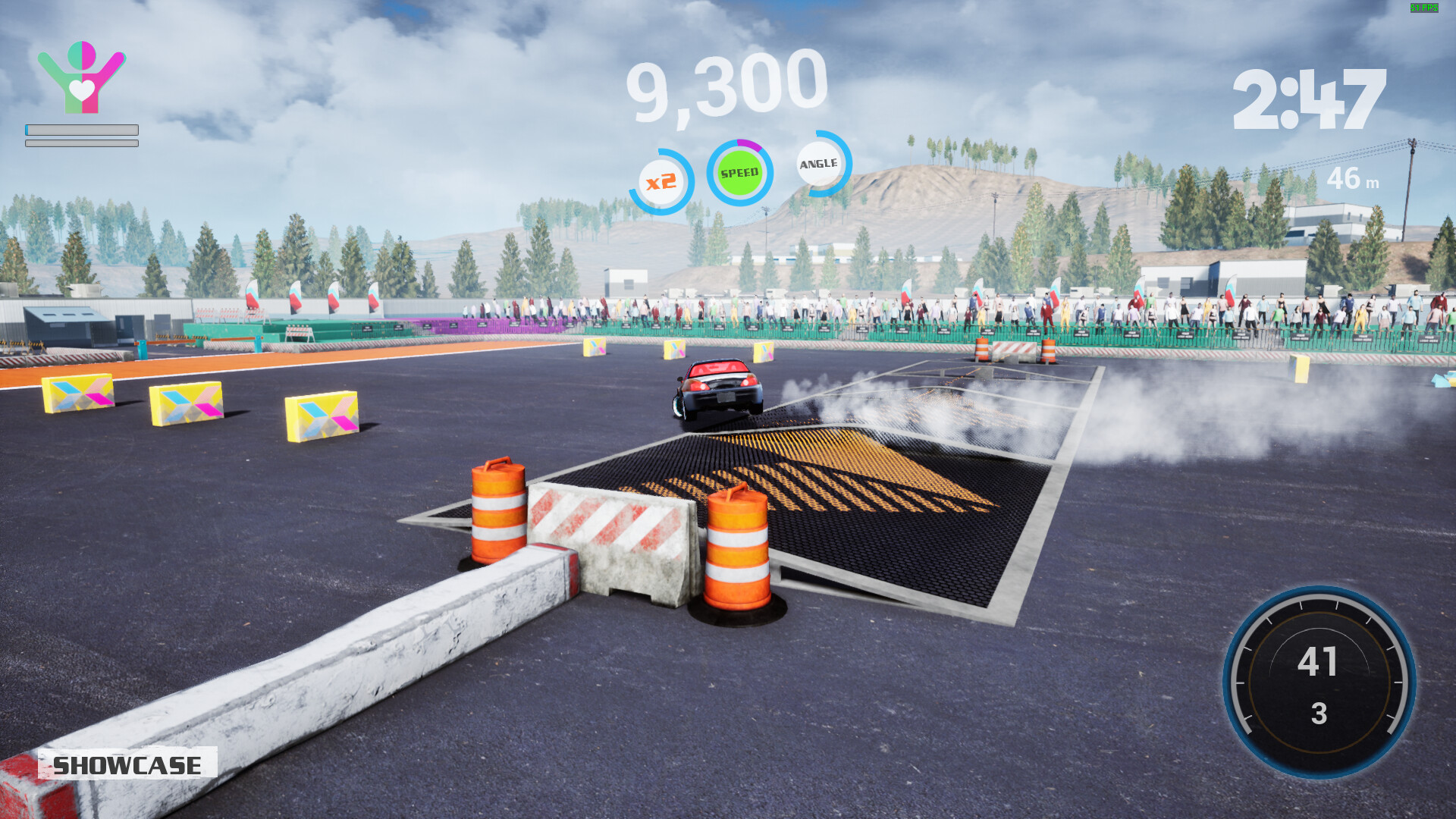1456x819 pixels.
Task: Expand the lower fan progress bar
Action: 80,142
